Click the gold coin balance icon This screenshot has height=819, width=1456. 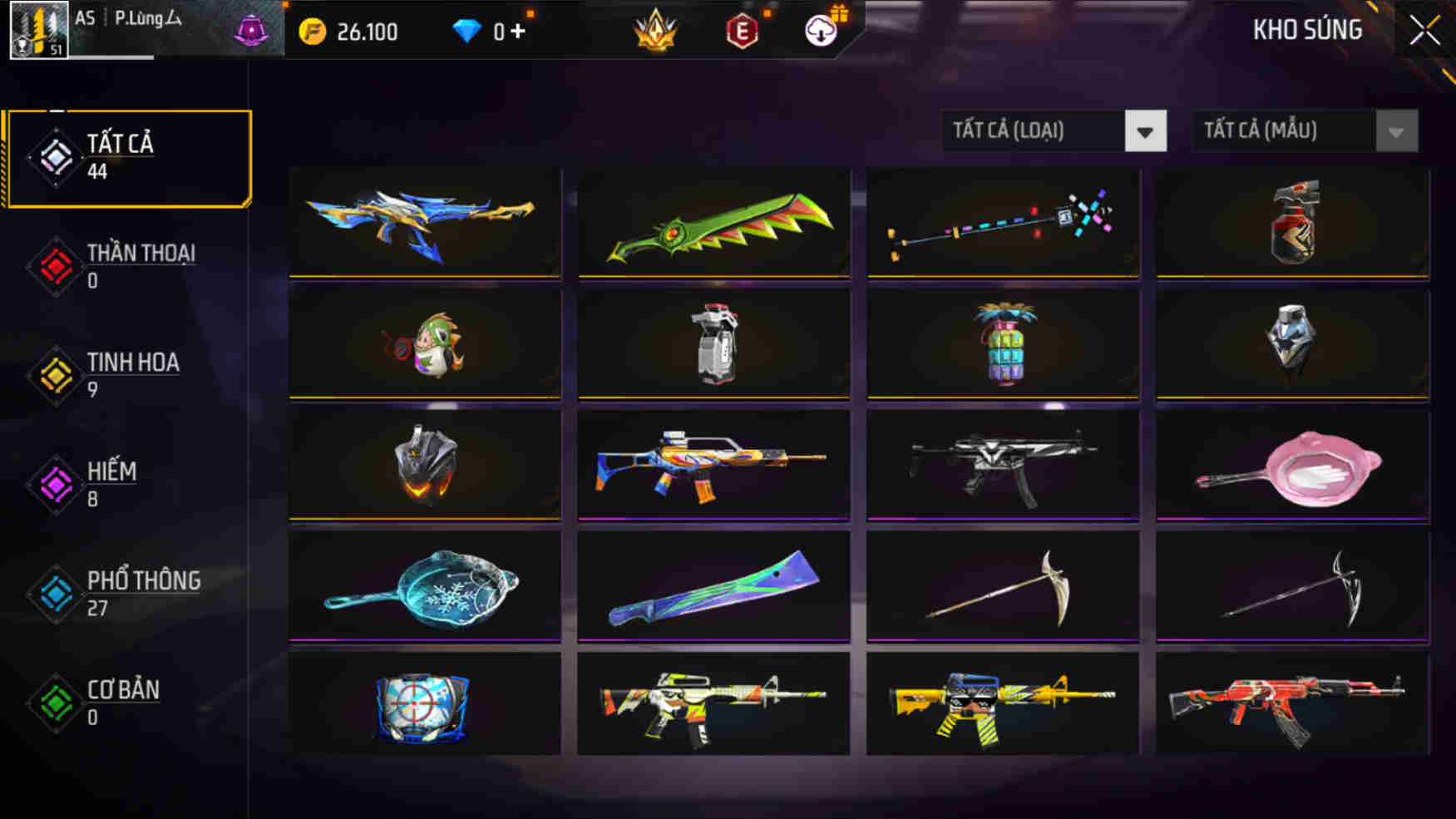(x=313, y=31)
